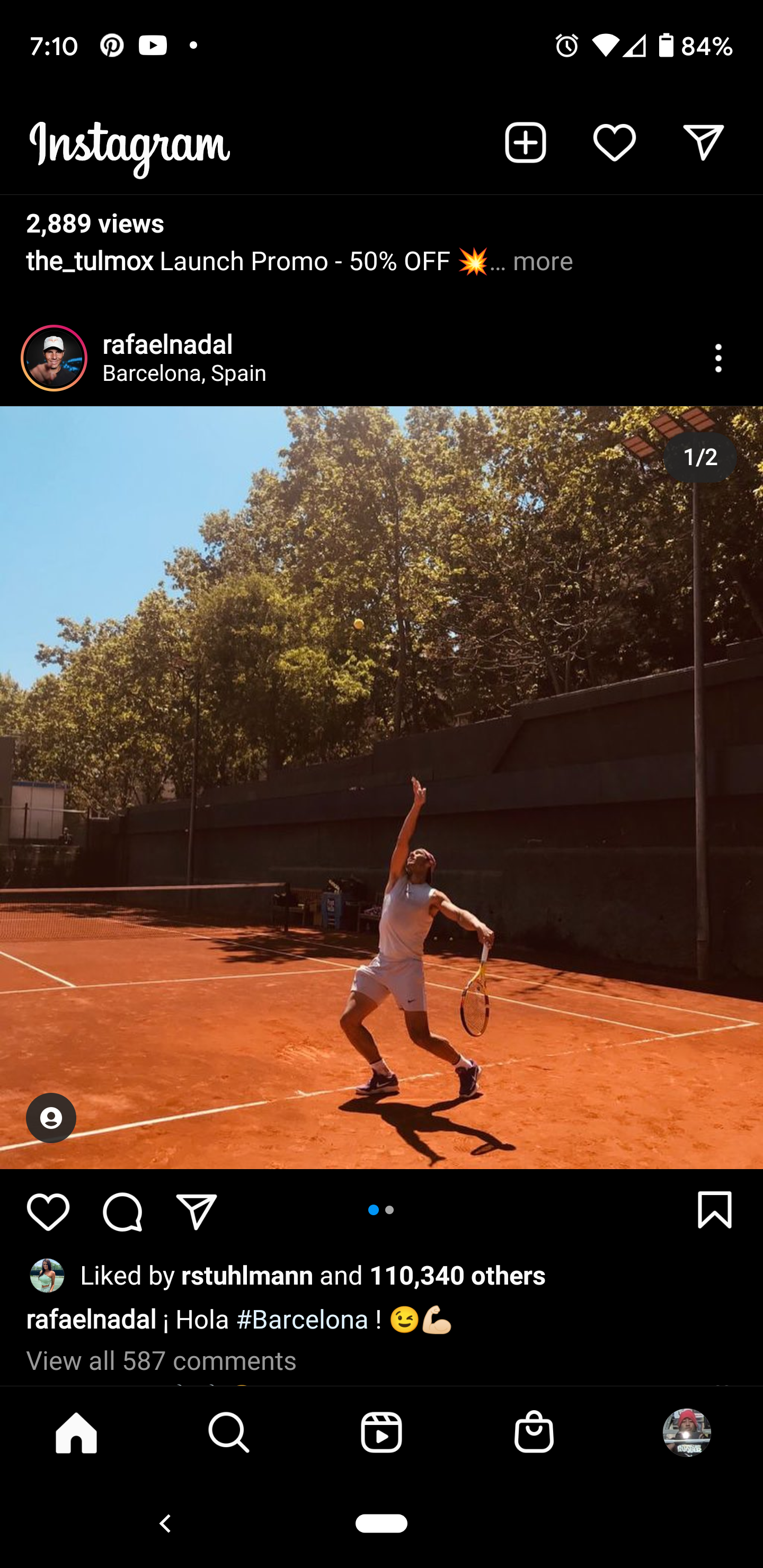Open the #Barcelona hashtag

click(302, 1320)
